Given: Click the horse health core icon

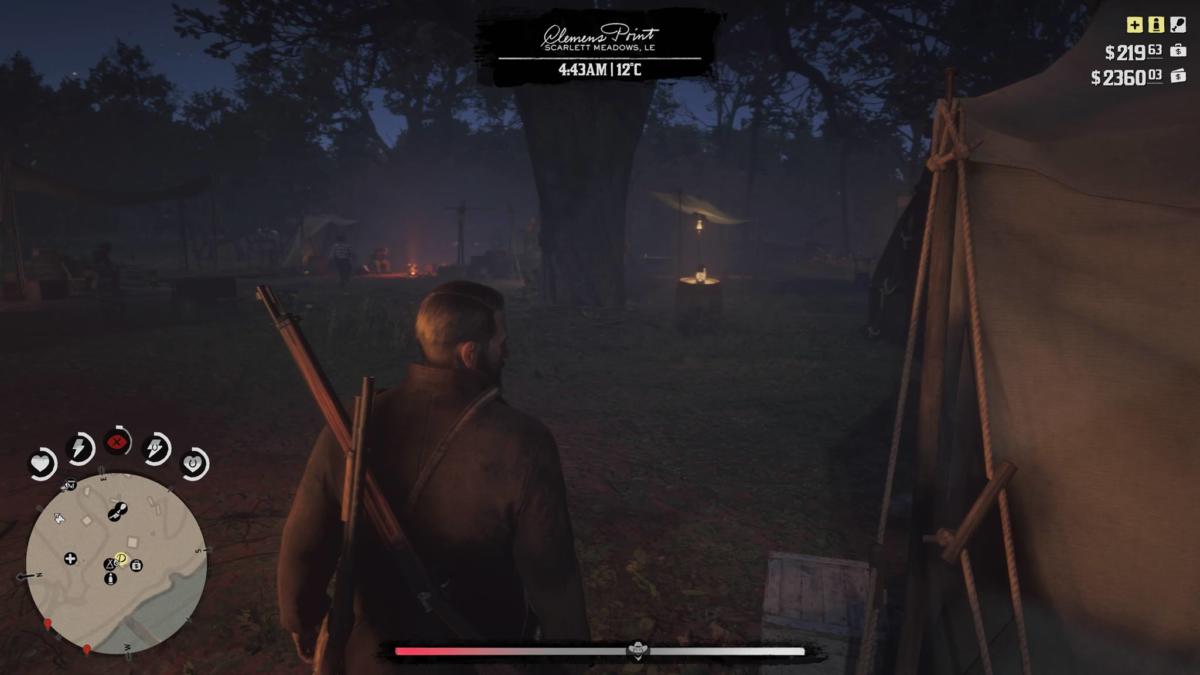Looking at the screenshot, I should (x=194, y=463).
